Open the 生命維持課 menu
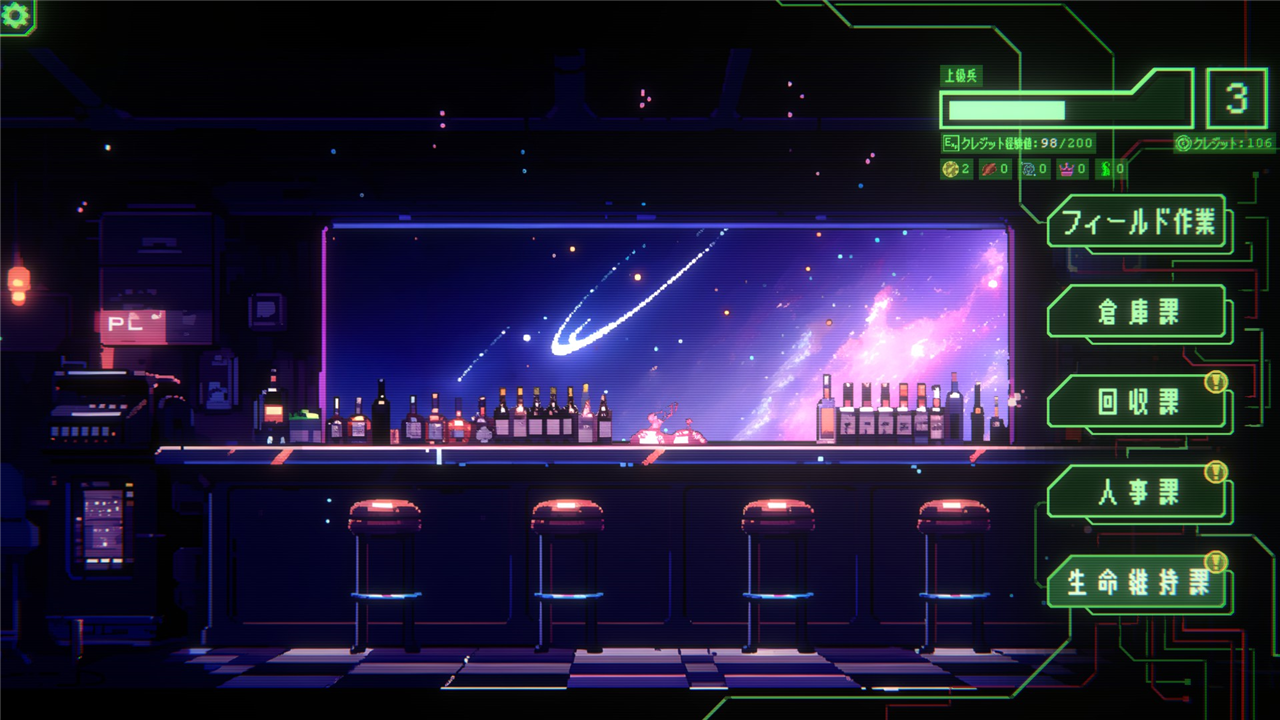This screenshot has height=720, width=1280. 1137,583
